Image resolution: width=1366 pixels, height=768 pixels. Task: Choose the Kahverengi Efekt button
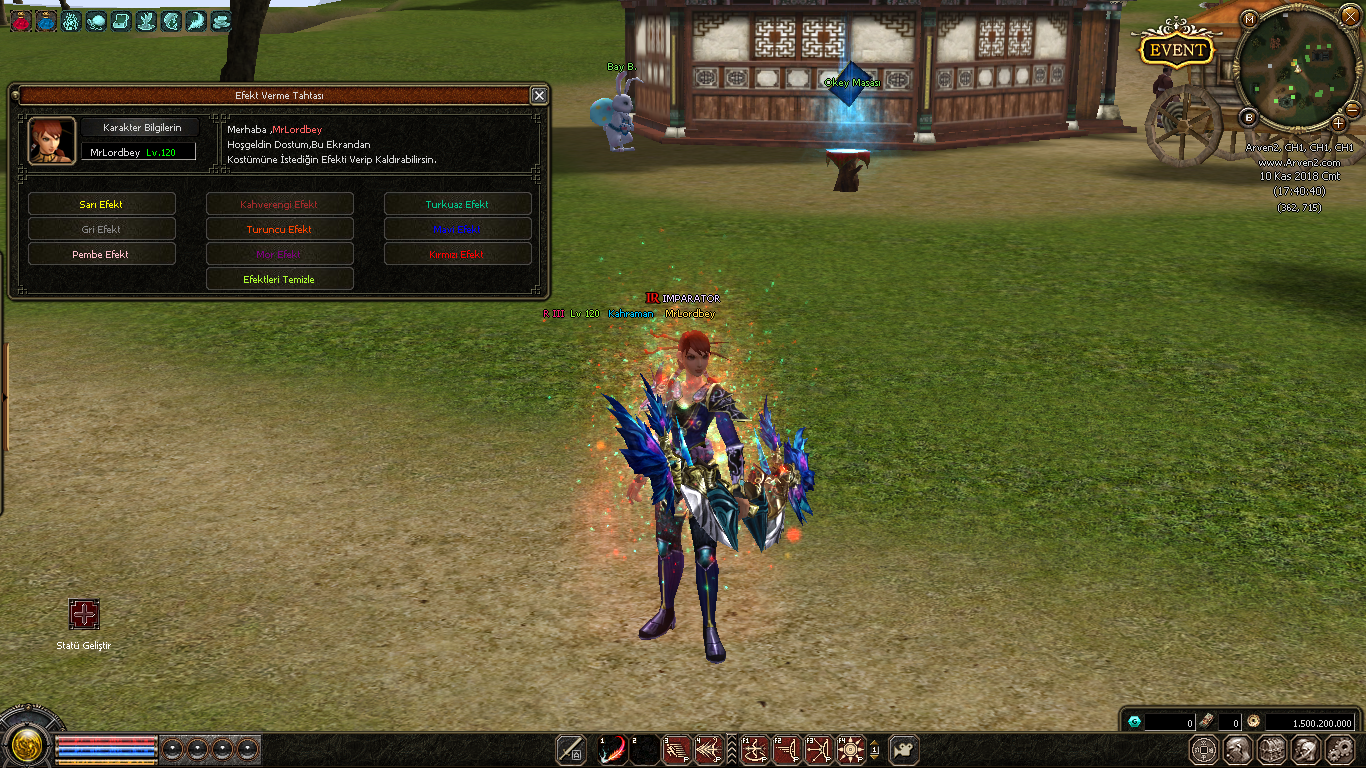click(x=280, y=204)
